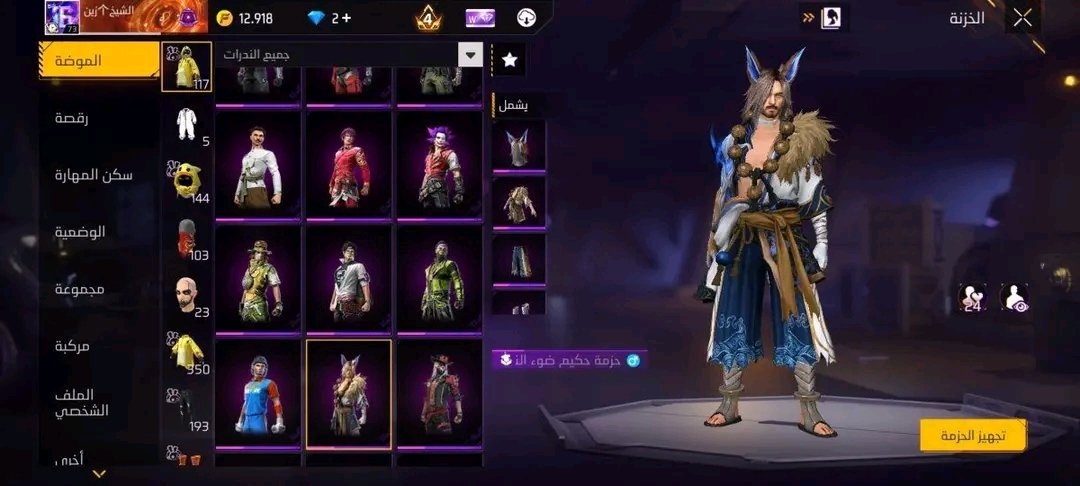Switch to the الموضة fashion tab

coord(100,61)
